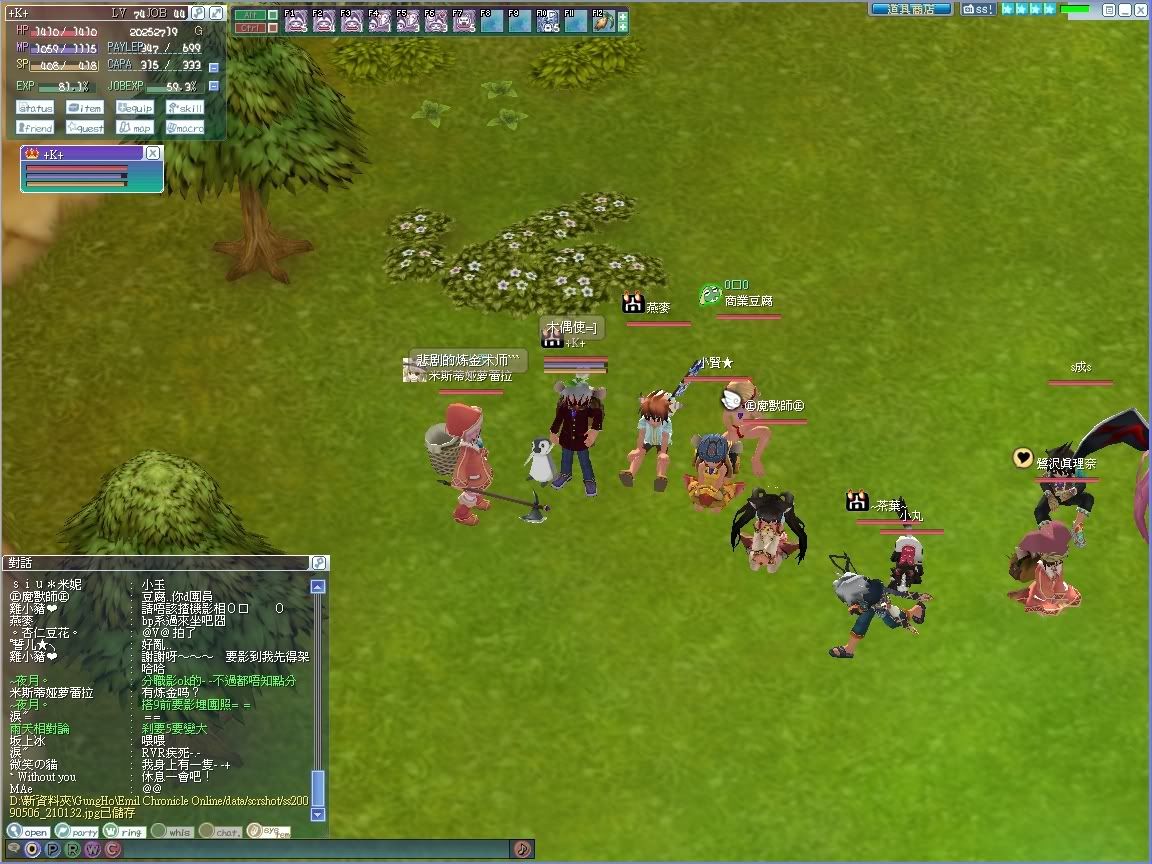Toggle the open chat filter

pos(28,831)
